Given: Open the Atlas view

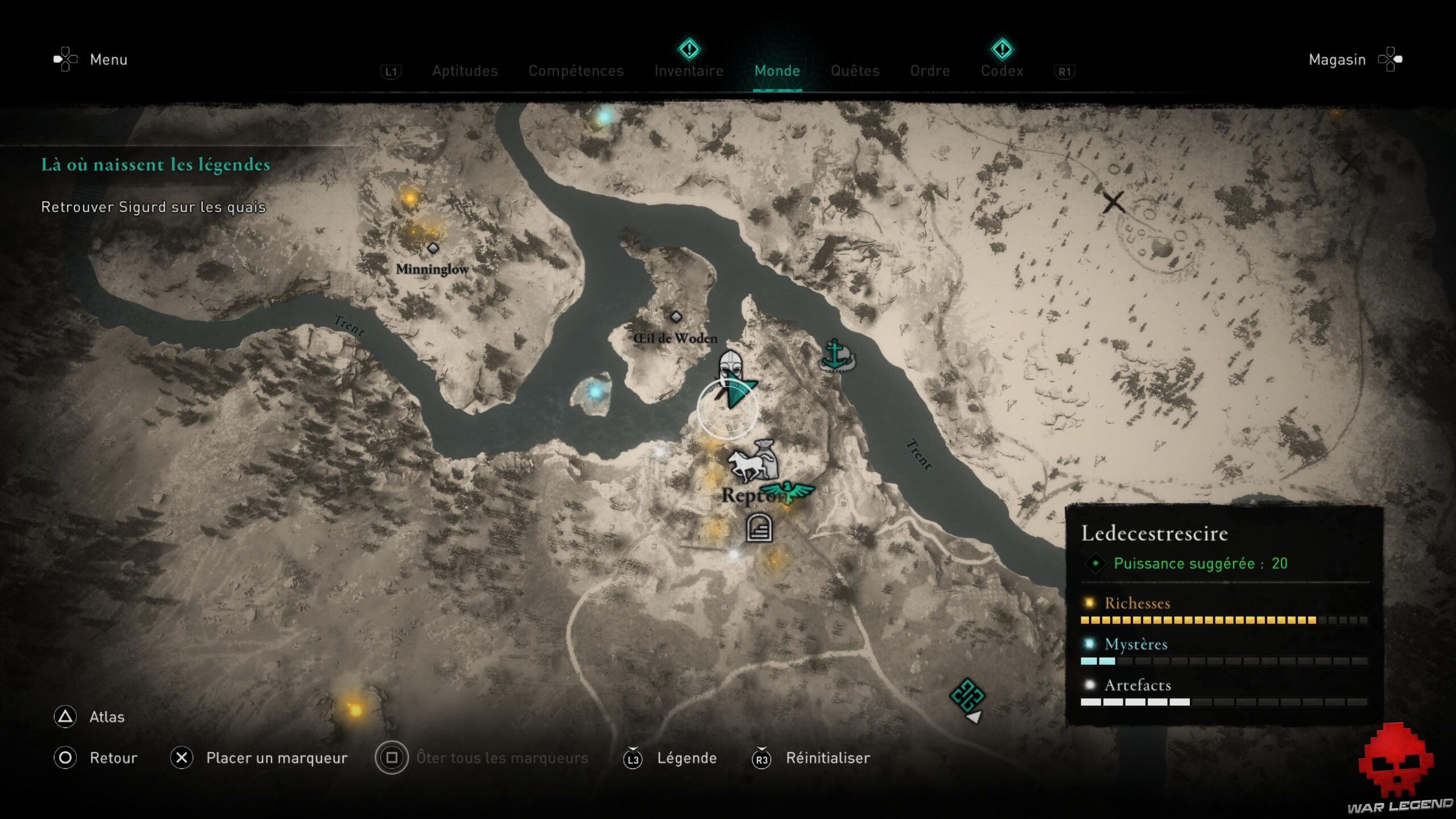Looking at the screenshot, I should pyautogui.click(x=107, y=717).
